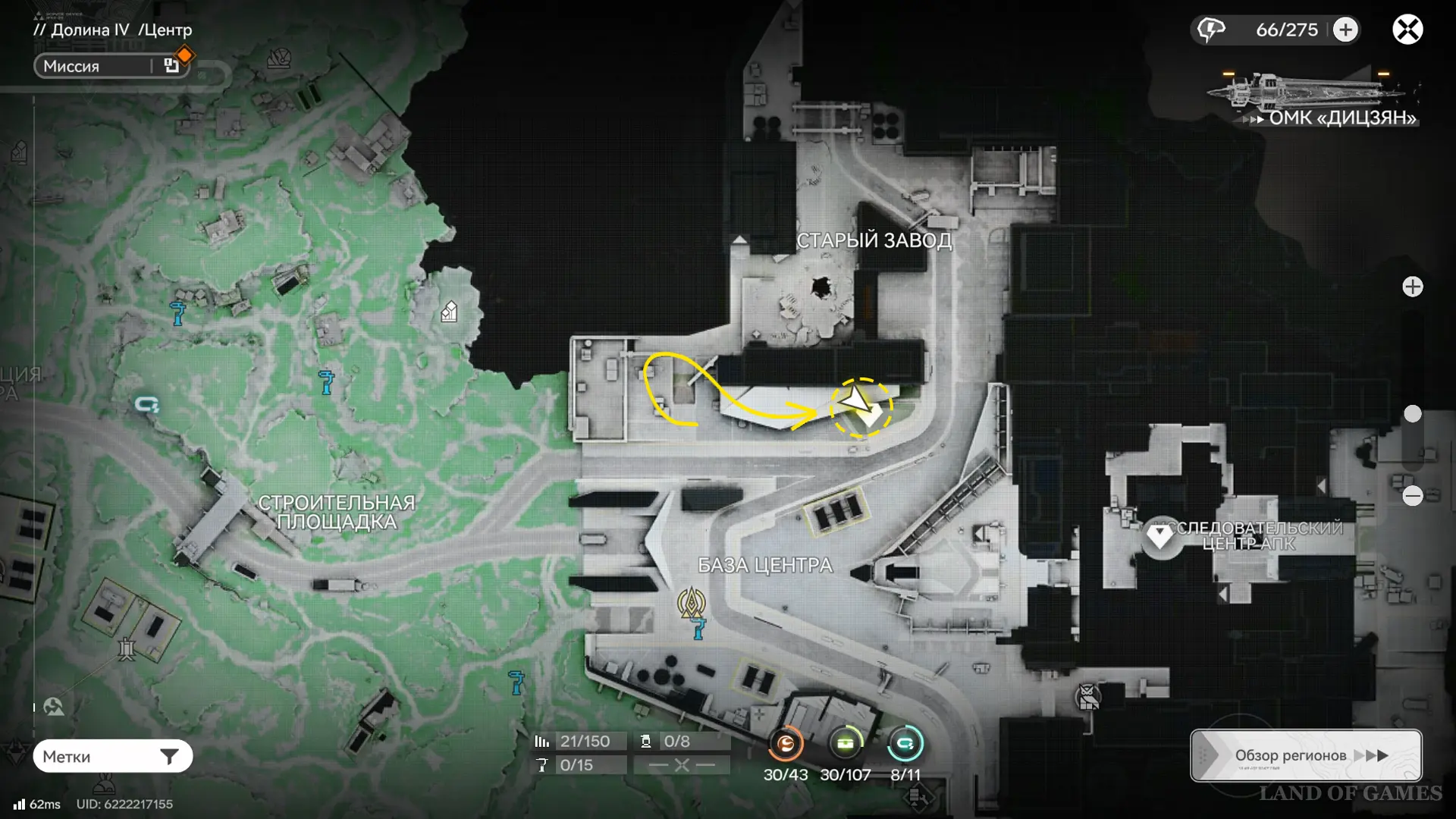Viewport: 1456px width, 819px height.
Task: Select the owl icon map marker
Action: pyautogui.click(x=1087, y=696)
